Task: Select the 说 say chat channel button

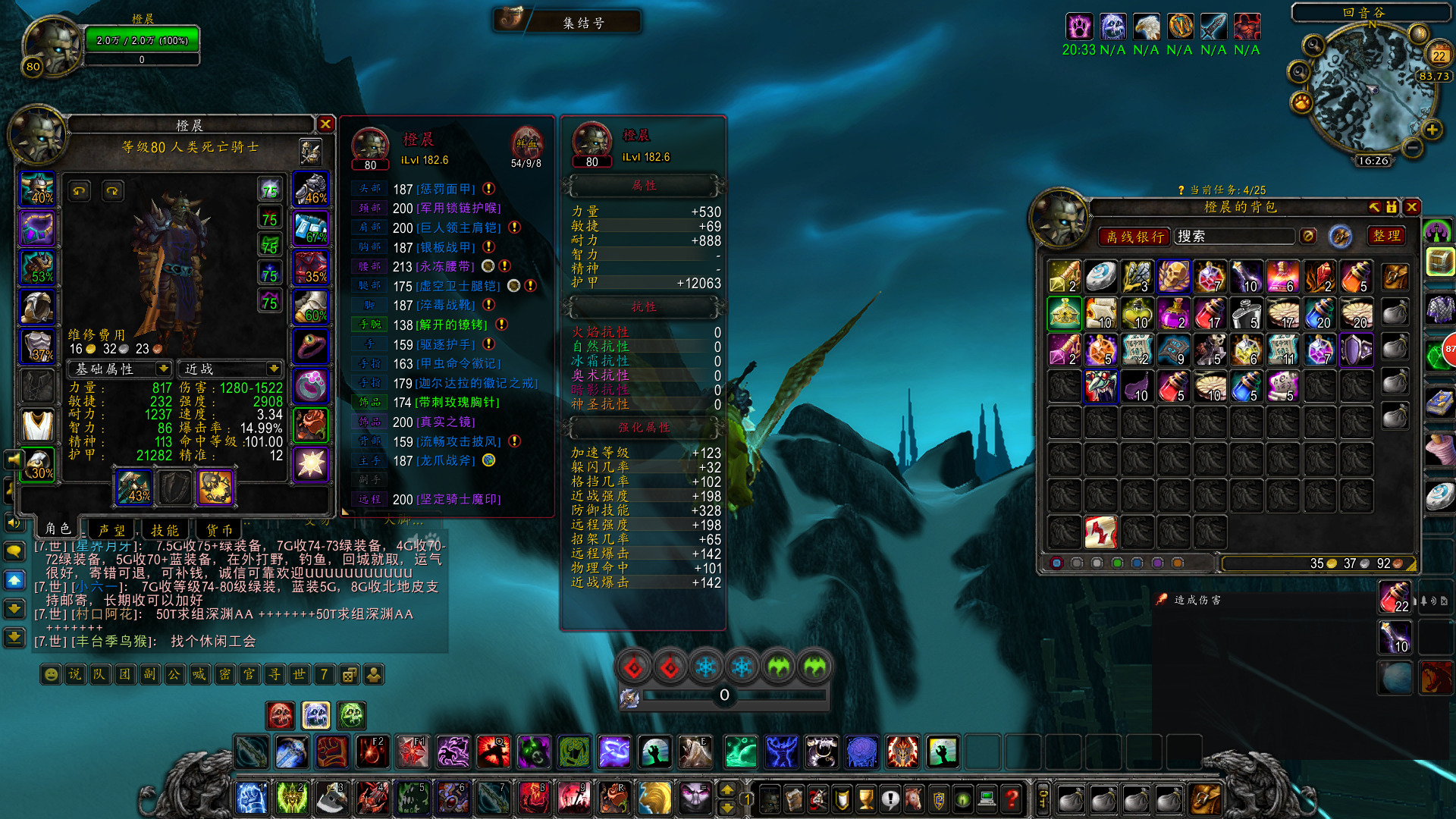Action: coord(75,674)
